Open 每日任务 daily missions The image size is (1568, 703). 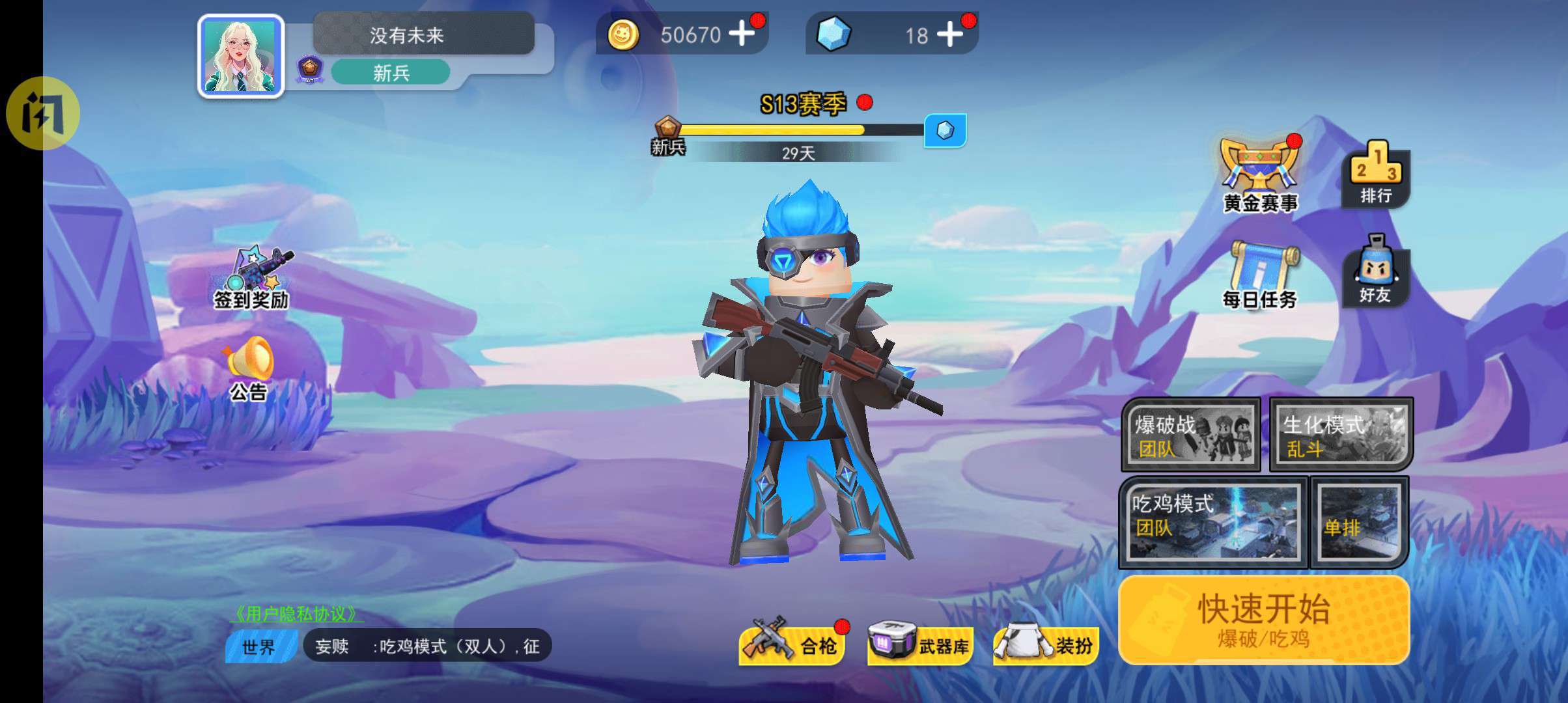point(1260,275)
